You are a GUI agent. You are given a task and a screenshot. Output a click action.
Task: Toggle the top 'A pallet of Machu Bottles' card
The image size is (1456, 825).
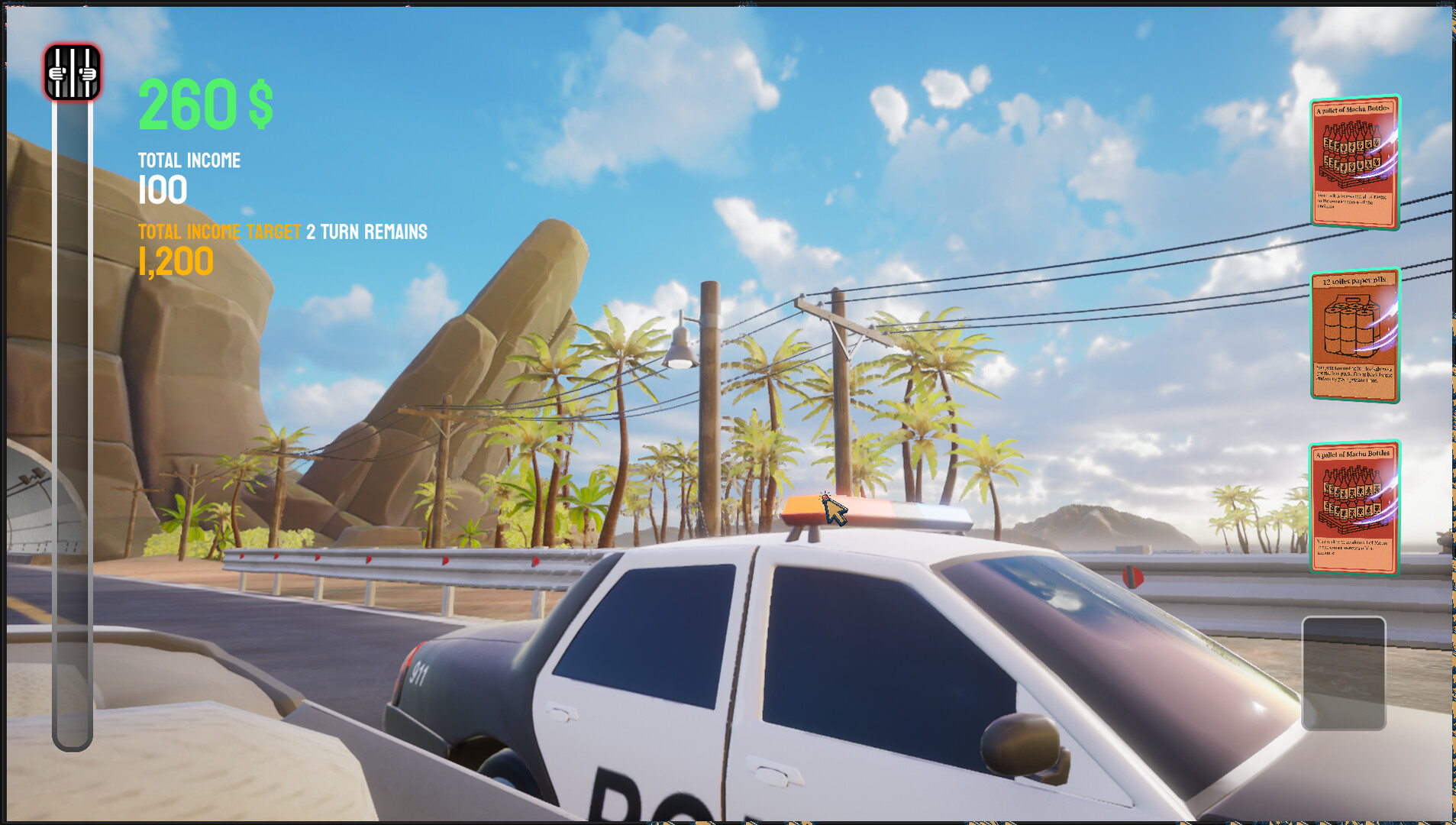coord(1354,163)
